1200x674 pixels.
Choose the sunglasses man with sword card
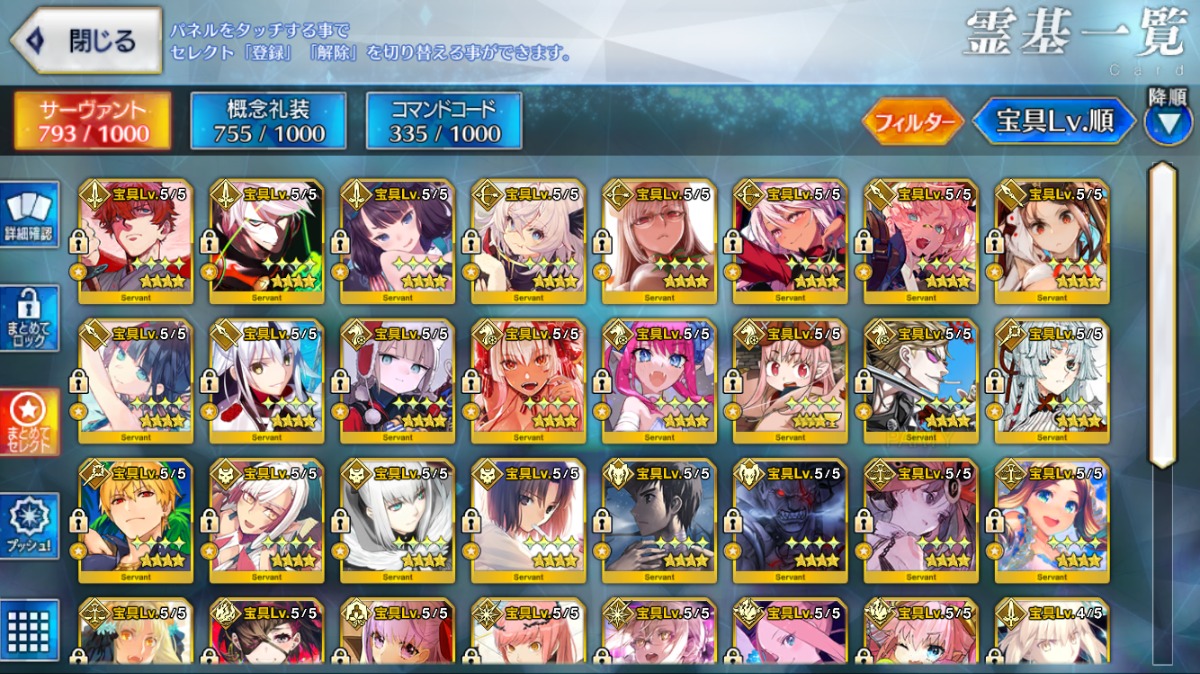(921, 380)
